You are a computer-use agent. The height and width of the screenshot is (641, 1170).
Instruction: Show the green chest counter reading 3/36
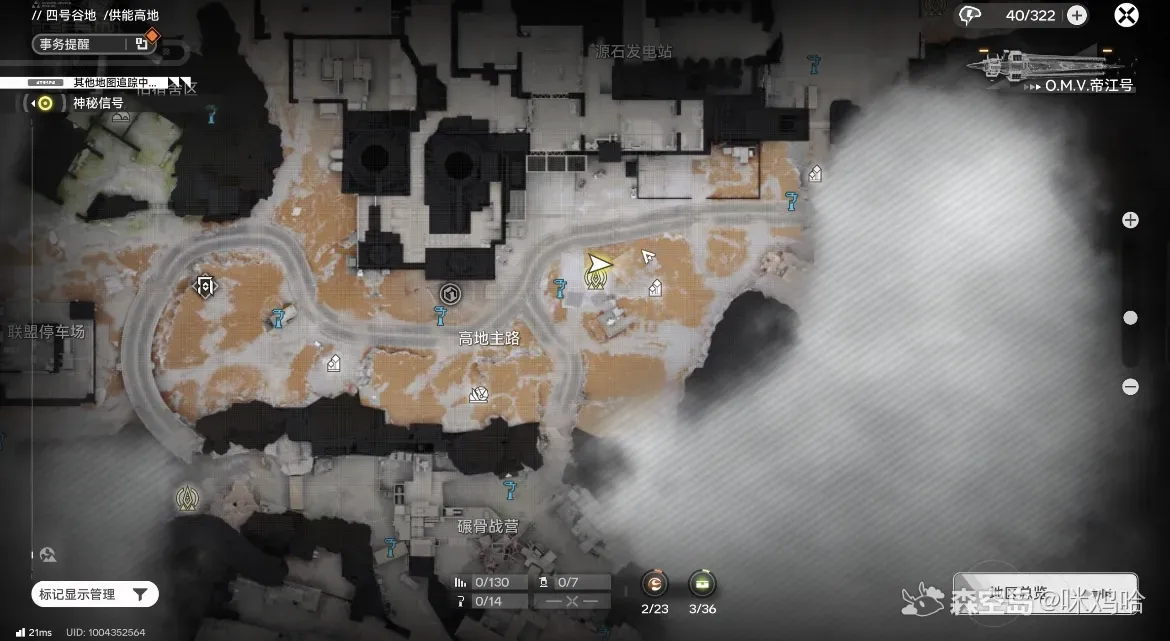(702, 584)
